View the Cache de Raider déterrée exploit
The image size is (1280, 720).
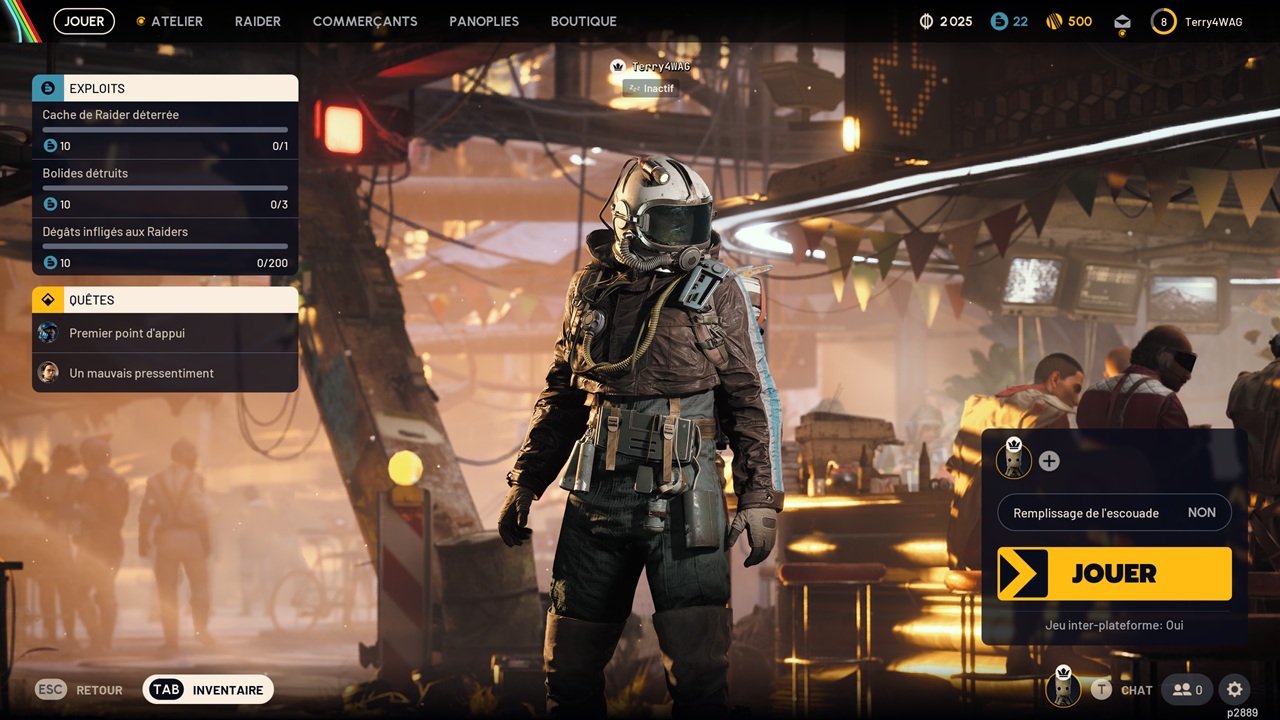pyautogui.click(x=165, y=130)
